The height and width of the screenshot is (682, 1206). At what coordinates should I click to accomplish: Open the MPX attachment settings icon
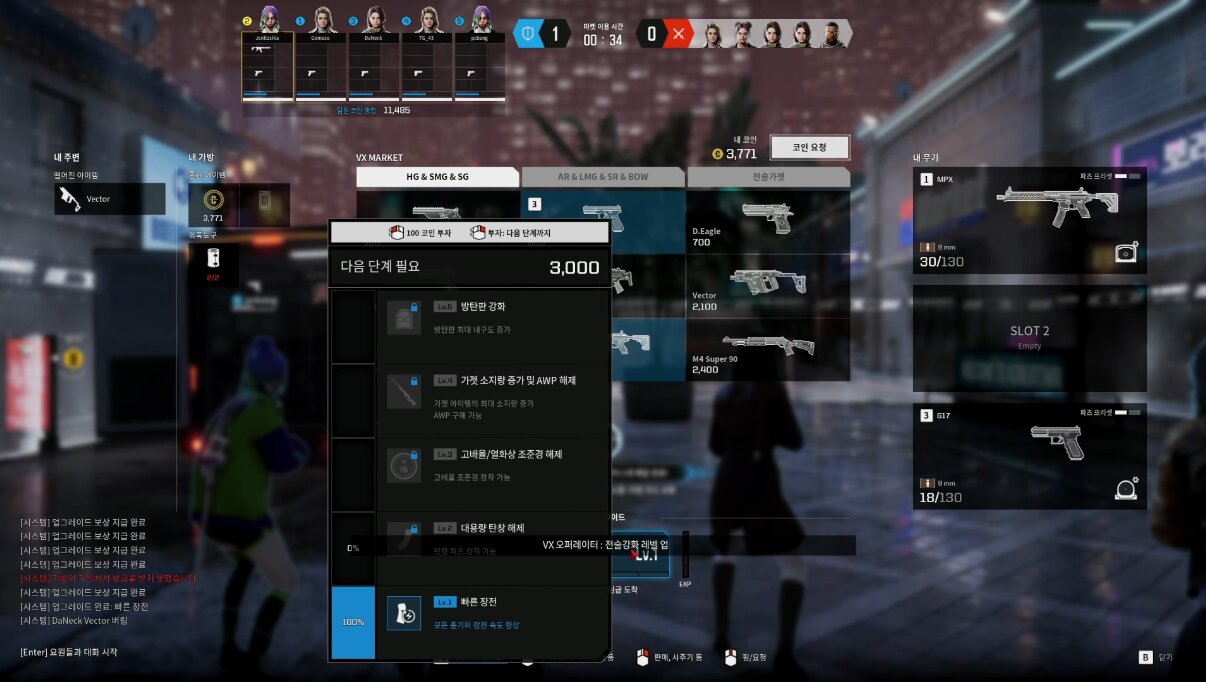click(x=1127, y=253)
